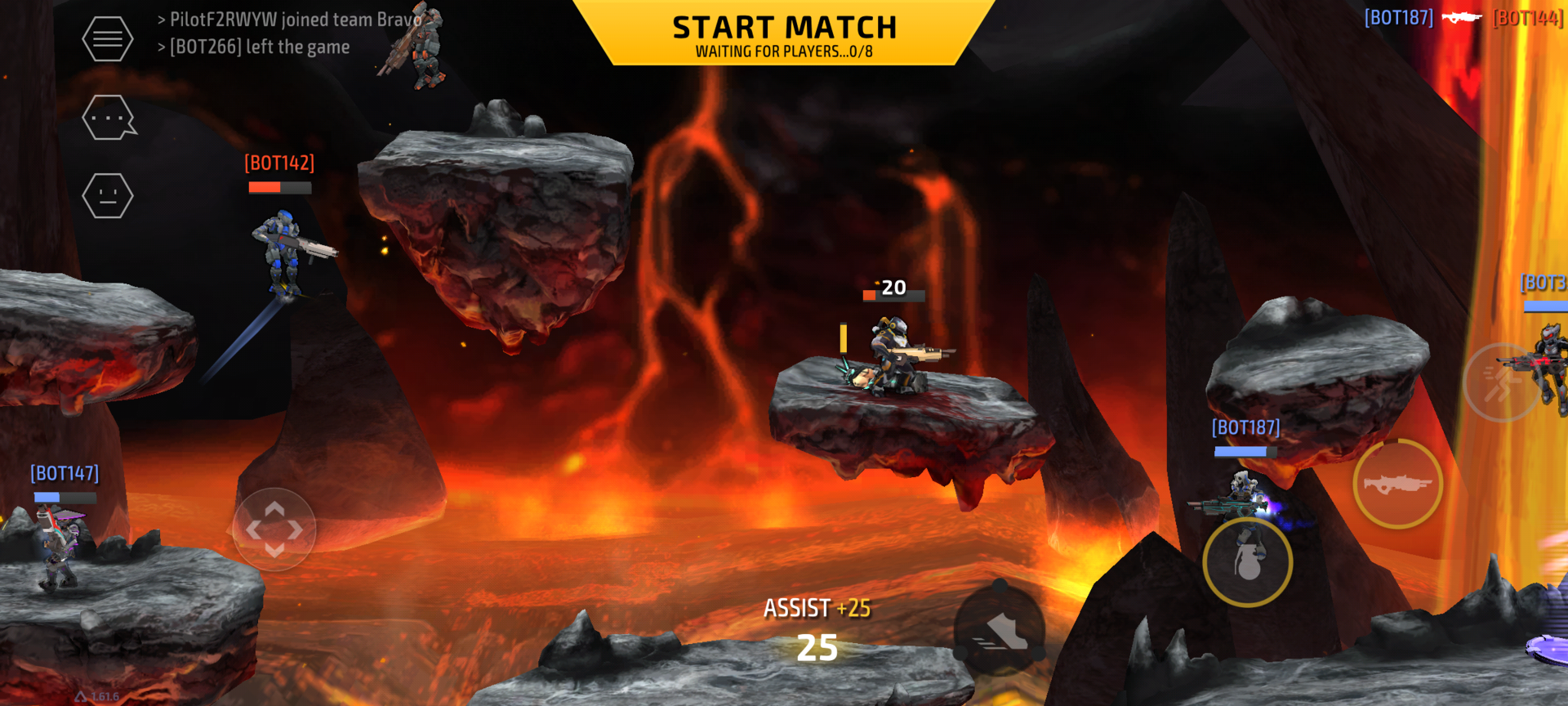This screenshot has width=1568, height=706.
Task: Open the hamburger menu hexagon
Action: [x=108, y=38]
